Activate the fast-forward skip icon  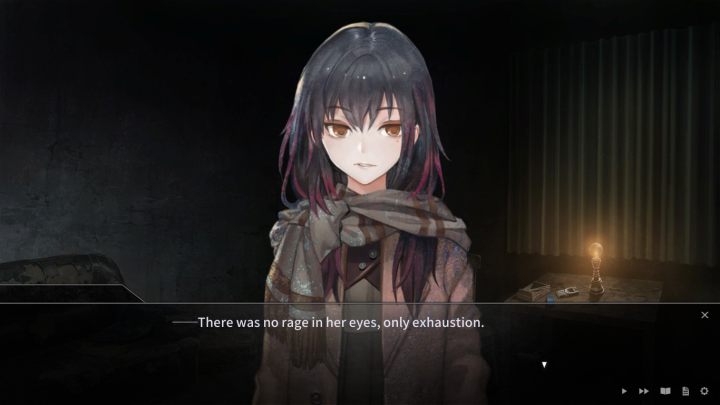point(644,391)
